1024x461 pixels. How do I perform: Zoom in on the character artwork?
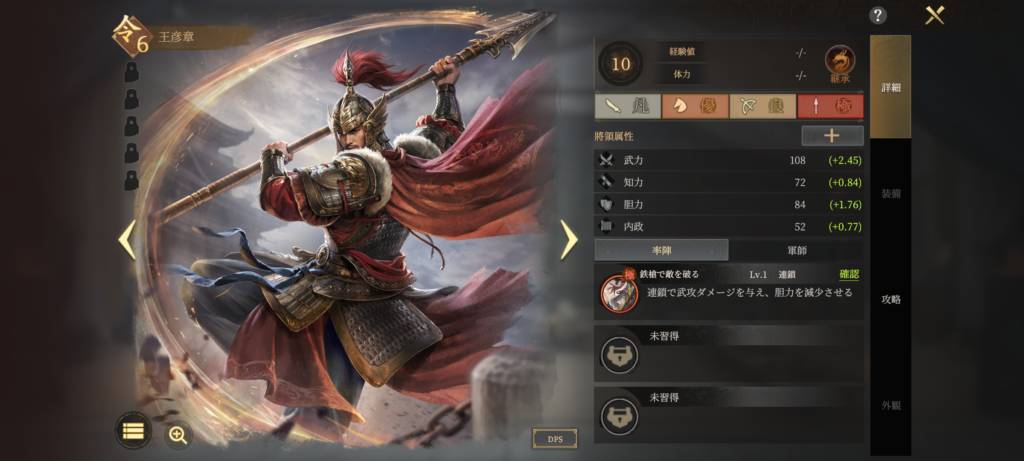click(178, 433)
